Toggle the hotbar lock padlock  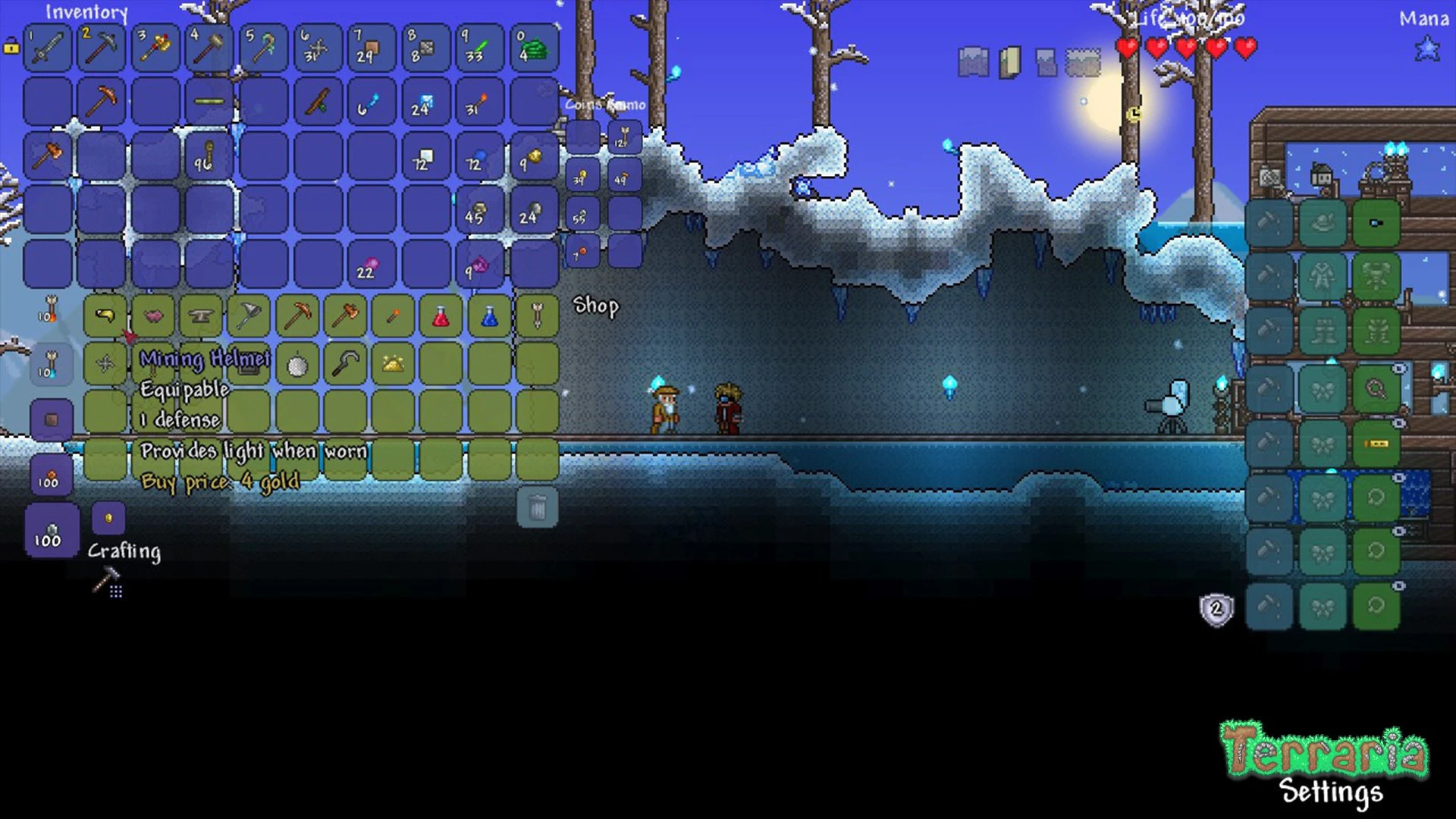pos(11,47)
